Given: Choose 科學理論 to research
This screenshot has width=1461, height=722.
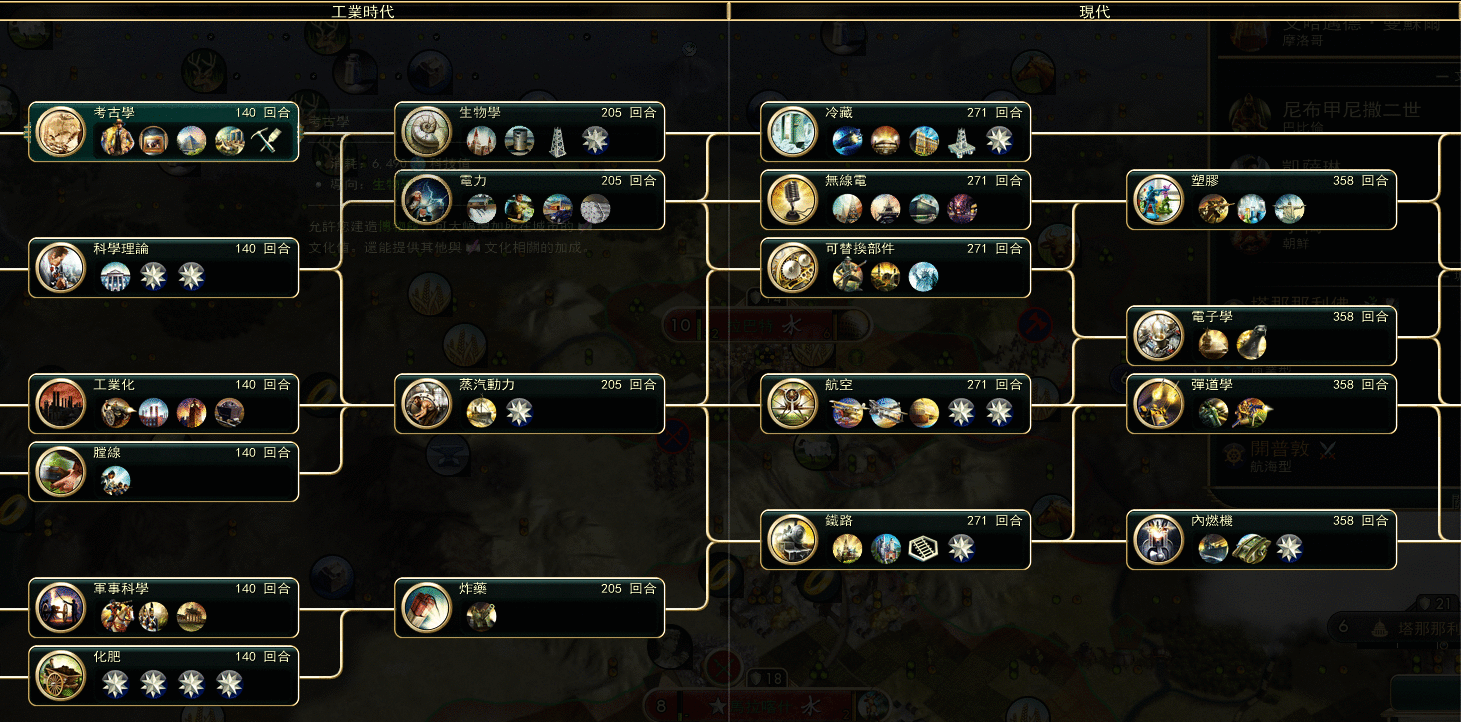Looking at the screenshot, I should pos(163,267).
